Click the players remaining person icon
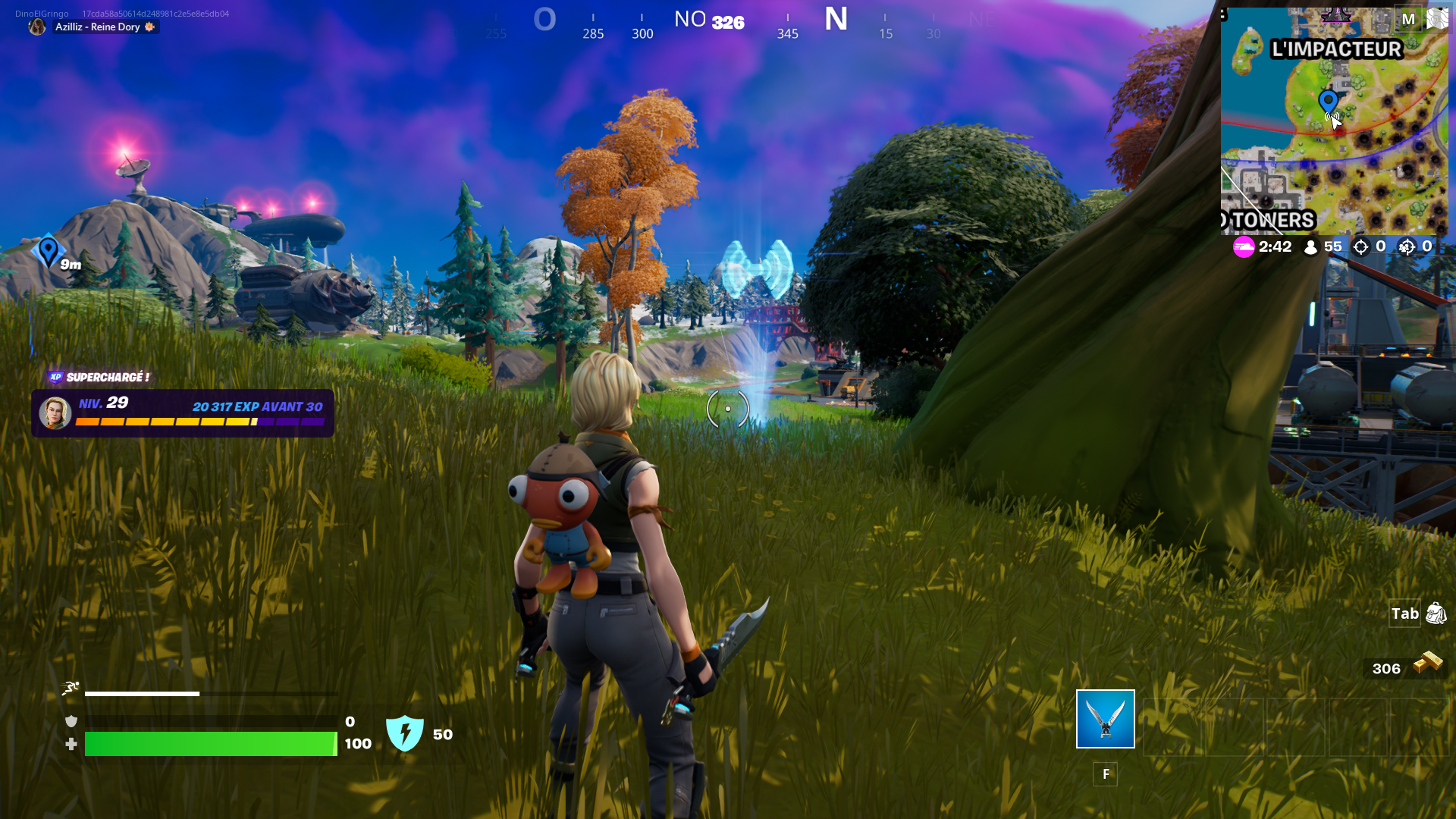Viewport: 1456px width, 819px height. [1311, 246]
